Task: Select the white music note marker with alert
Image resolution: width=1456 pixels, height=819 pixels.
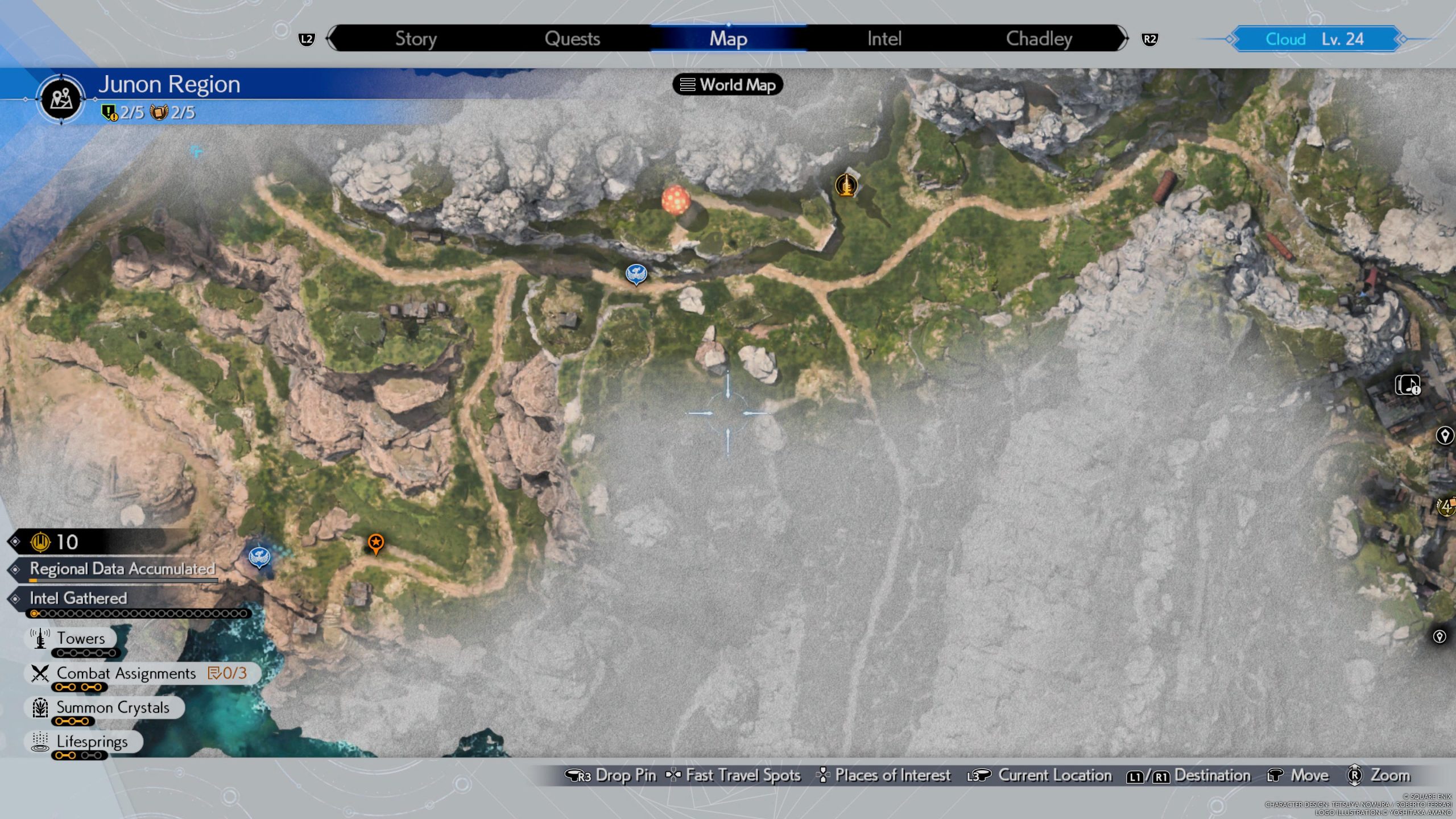Action: [x=1408, y=385]
